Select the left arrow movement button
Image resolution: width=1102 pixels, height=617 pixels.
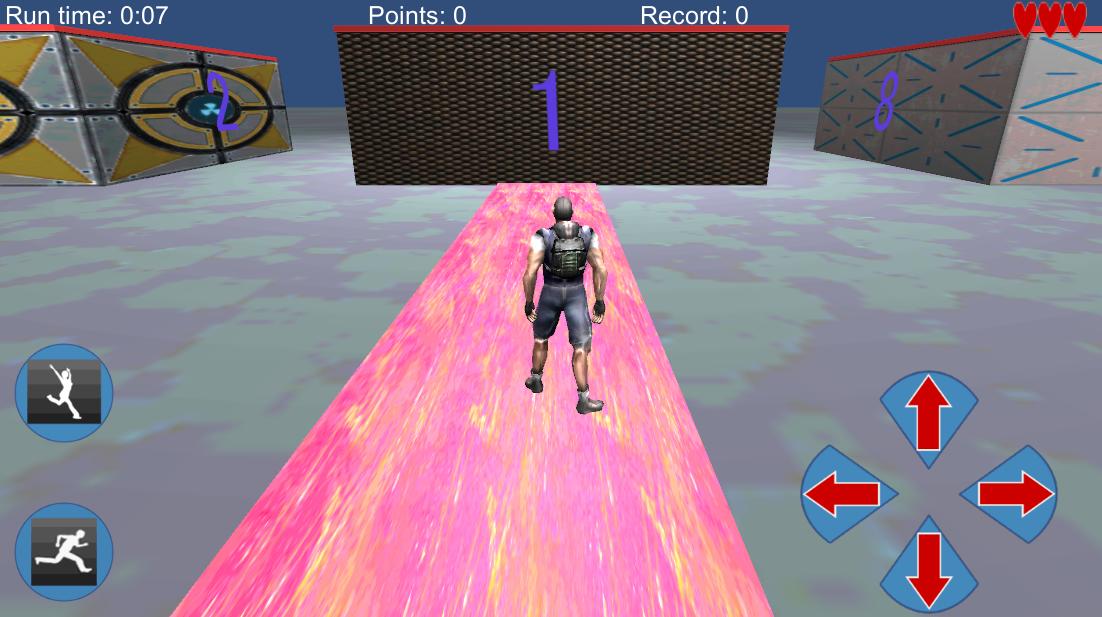click(x=845, y=494)
